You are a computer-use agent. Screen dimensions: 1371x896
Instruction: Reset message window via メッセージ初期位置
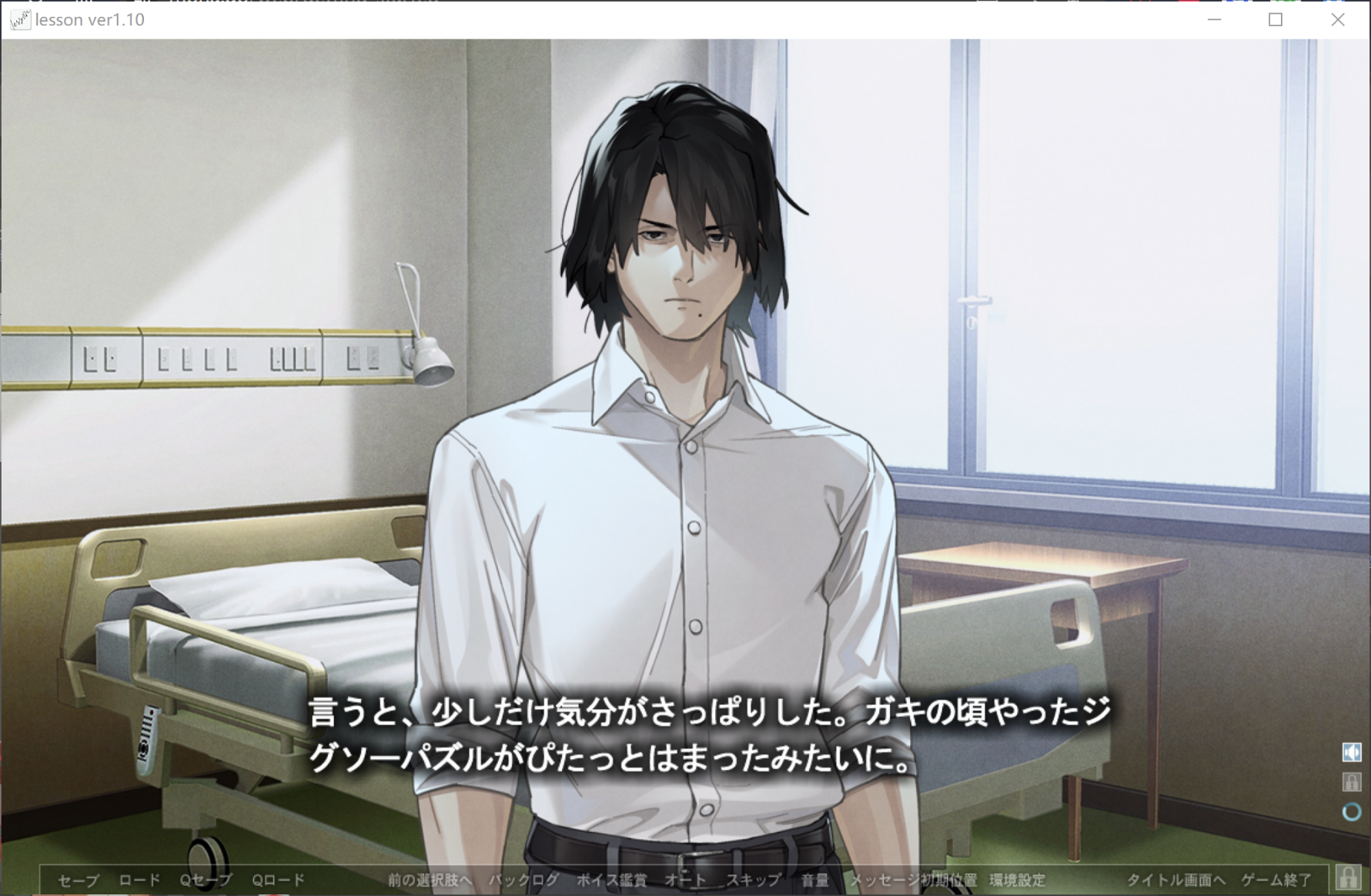[x=913, y=880]
